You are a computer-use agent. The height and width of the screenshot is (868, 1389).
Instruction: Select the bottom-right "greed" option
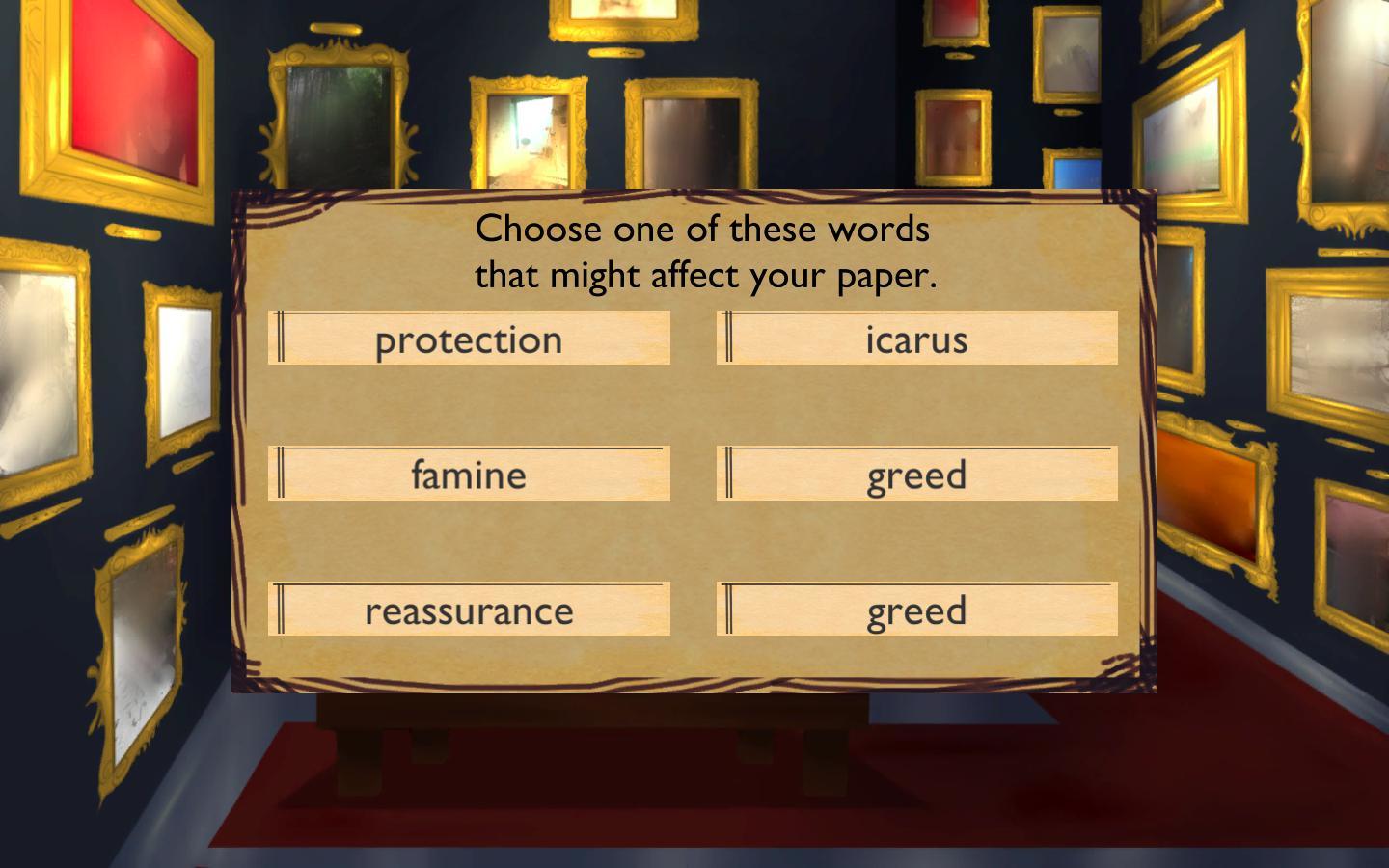point(916,609)
